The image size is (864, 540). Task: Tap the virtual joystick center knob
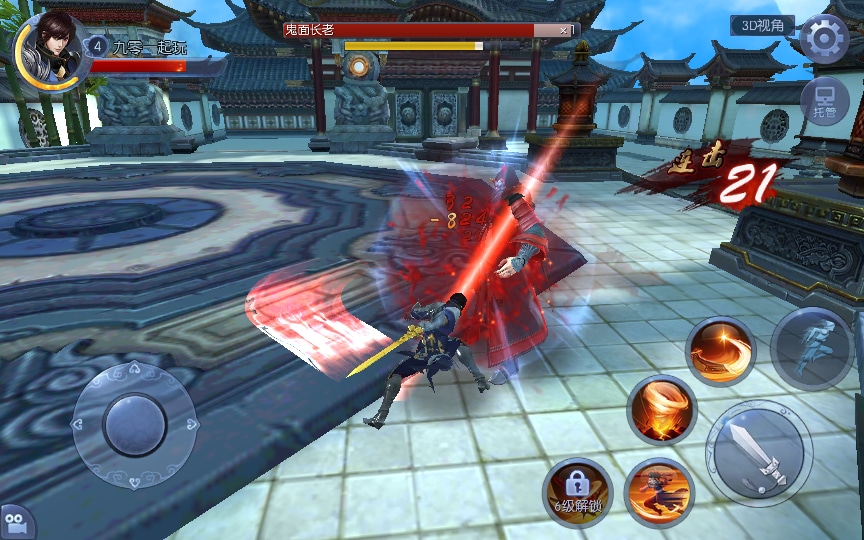coord(135,424)
